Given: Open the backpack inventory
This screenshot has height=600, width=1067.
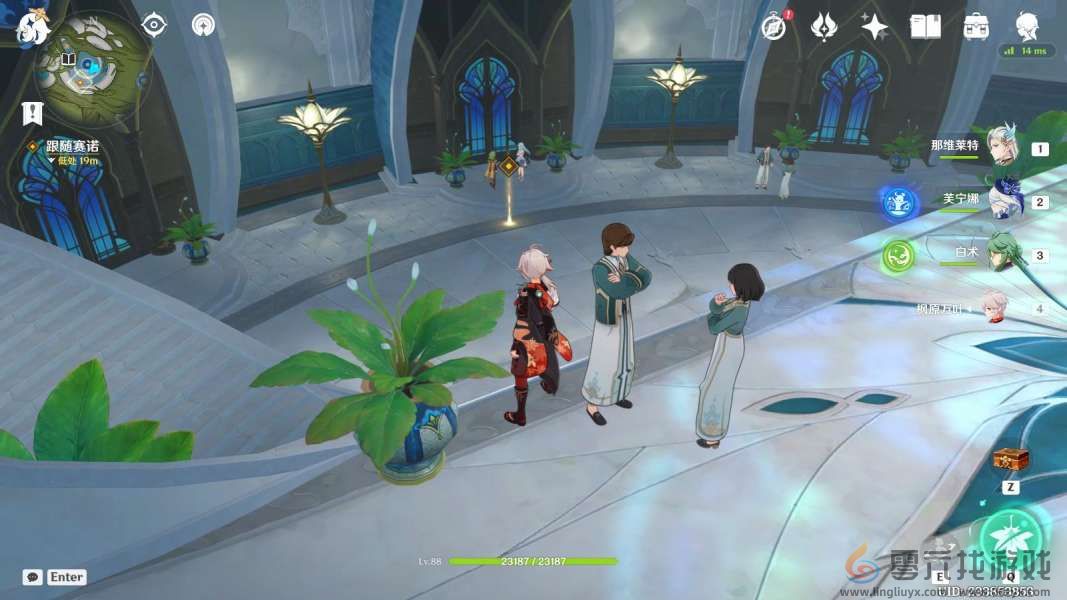Looking at the screenshot, I should pyautogui.click(x=976, y=27).
